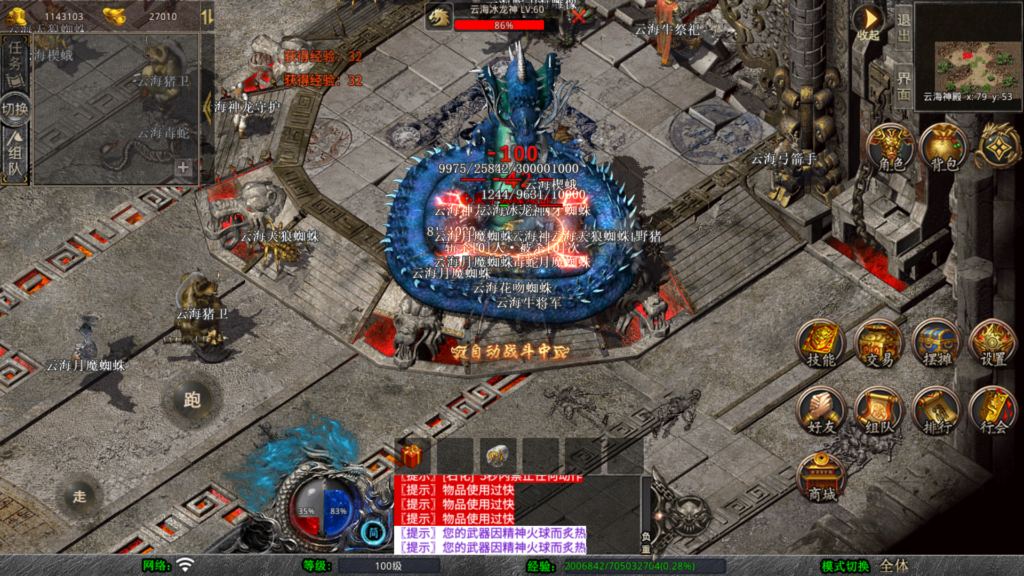
Task: Open the 角色 character panel
Action: [891, 148]
